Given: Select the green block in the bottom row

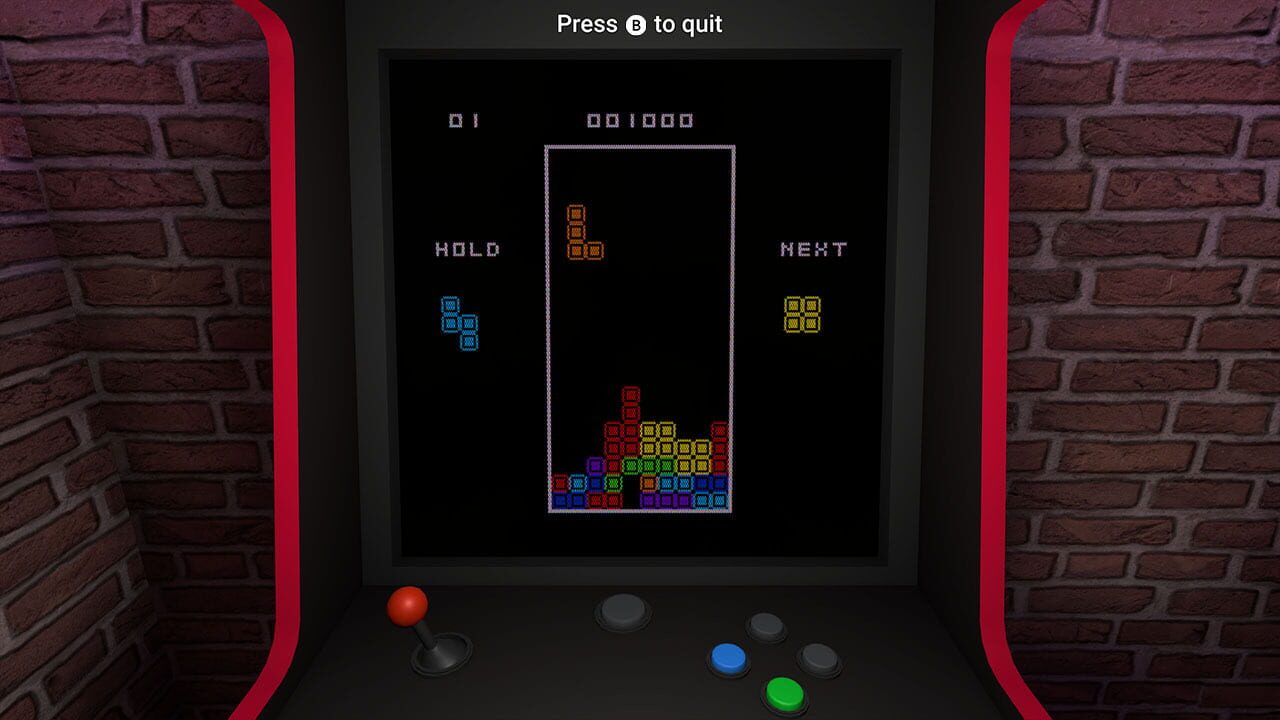Looking at the screenshot, I should point(613,482).
